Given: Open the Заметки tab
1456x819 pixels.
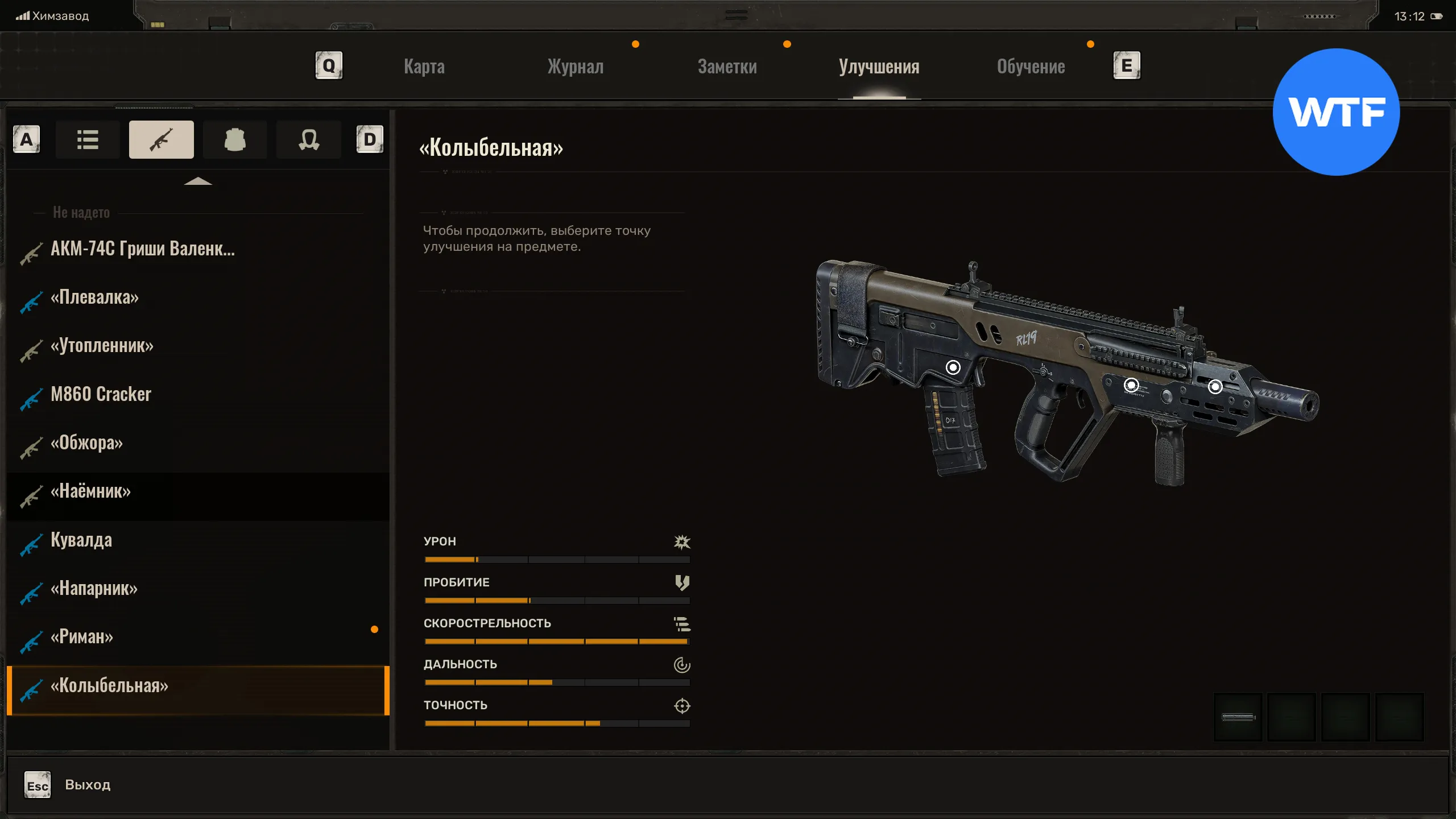Looking at the screenshot, I should coord(727,67).
